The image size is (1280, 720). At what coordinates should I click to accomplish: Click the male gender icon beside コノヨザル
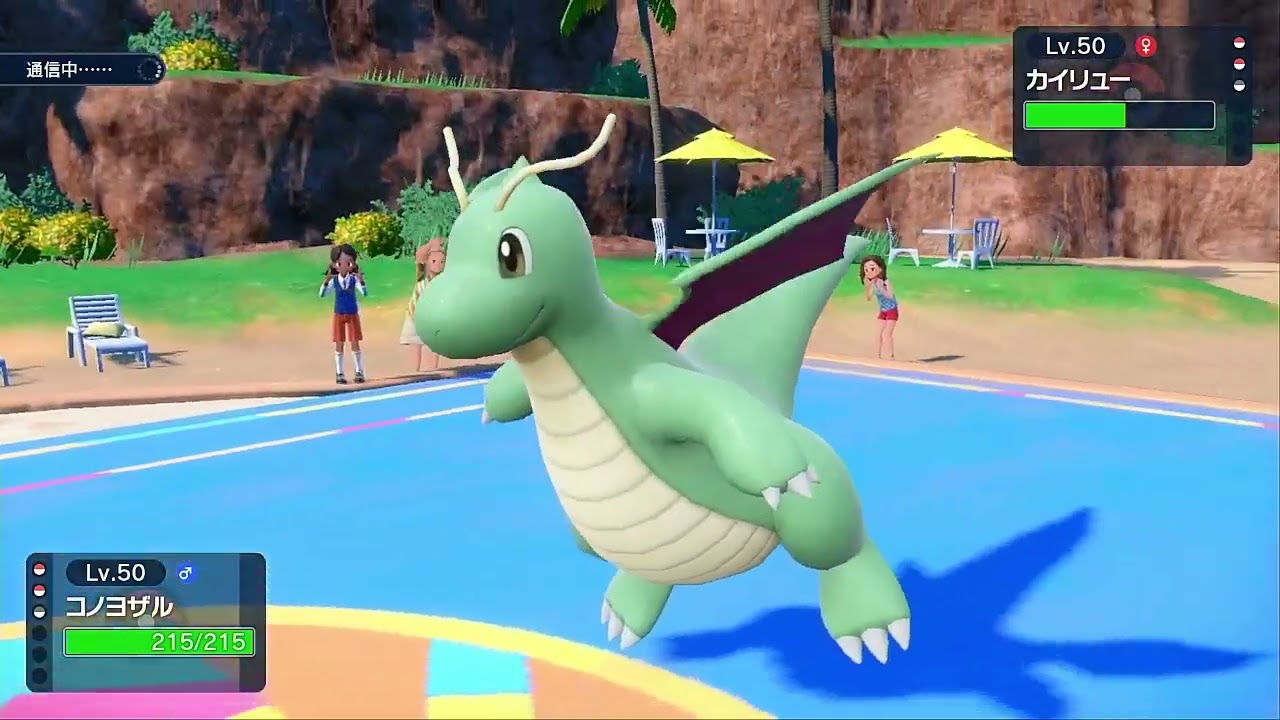click(186, 573)
